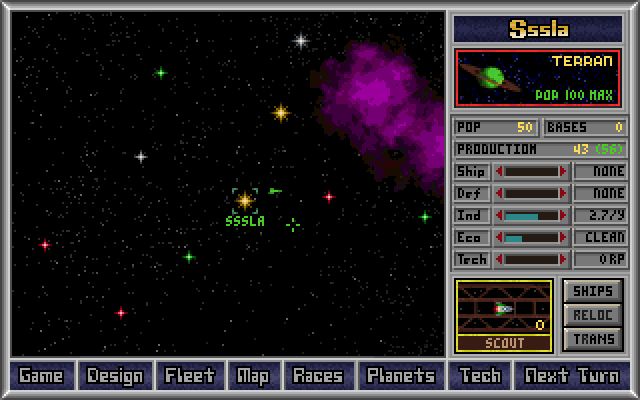Select the Sssla star system

tap(245, 201)
